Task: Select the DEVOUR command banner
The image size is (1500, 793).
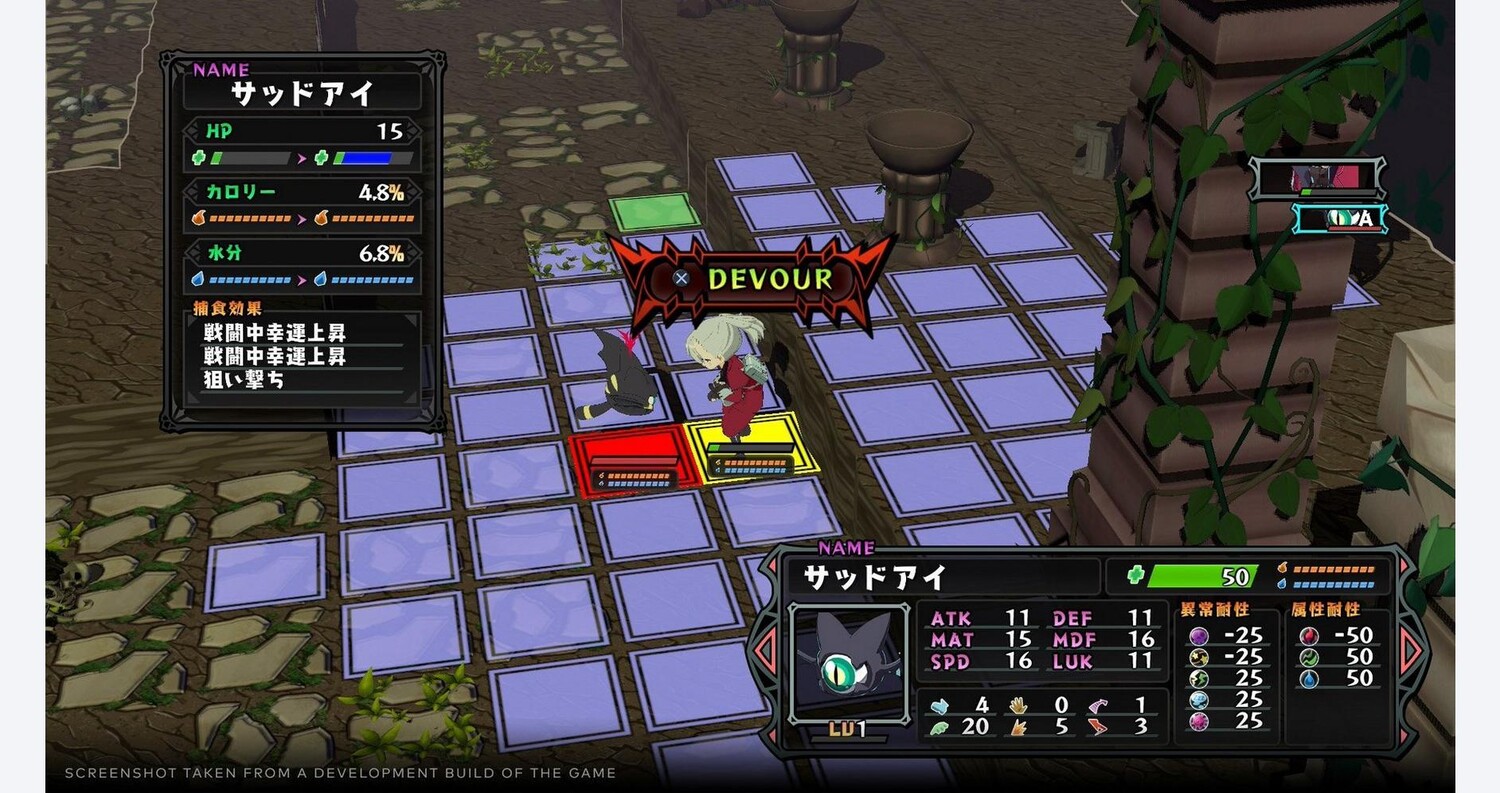Action: click(x=751, y=279)
